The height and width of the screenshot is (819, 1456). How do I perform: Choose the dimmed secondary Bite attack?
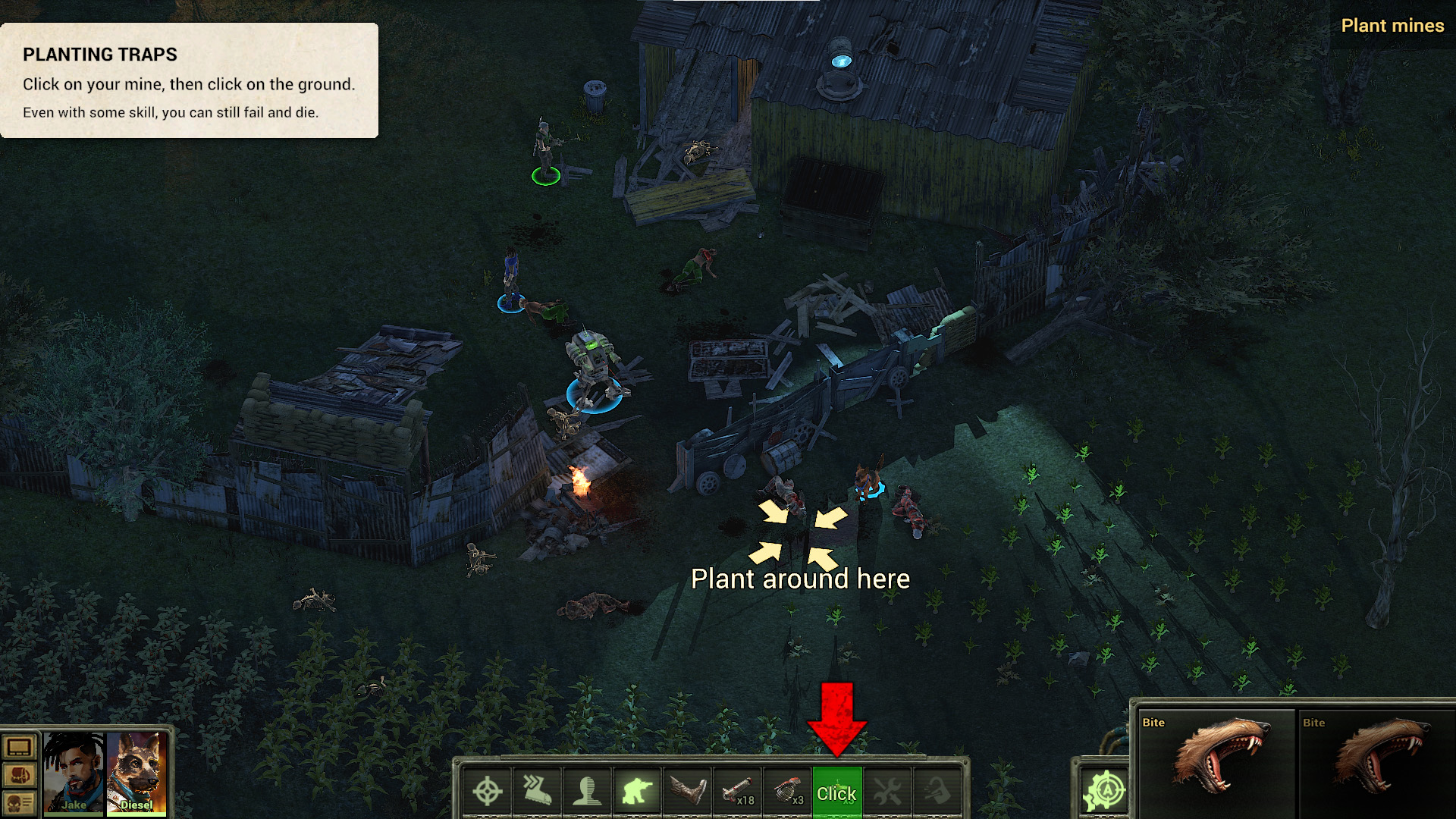coord(1374,762)
